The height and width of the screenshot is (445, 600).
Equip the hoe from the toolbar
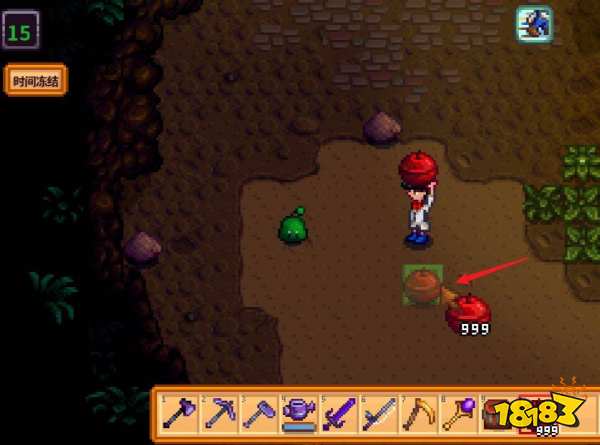[x=258, y=411]
